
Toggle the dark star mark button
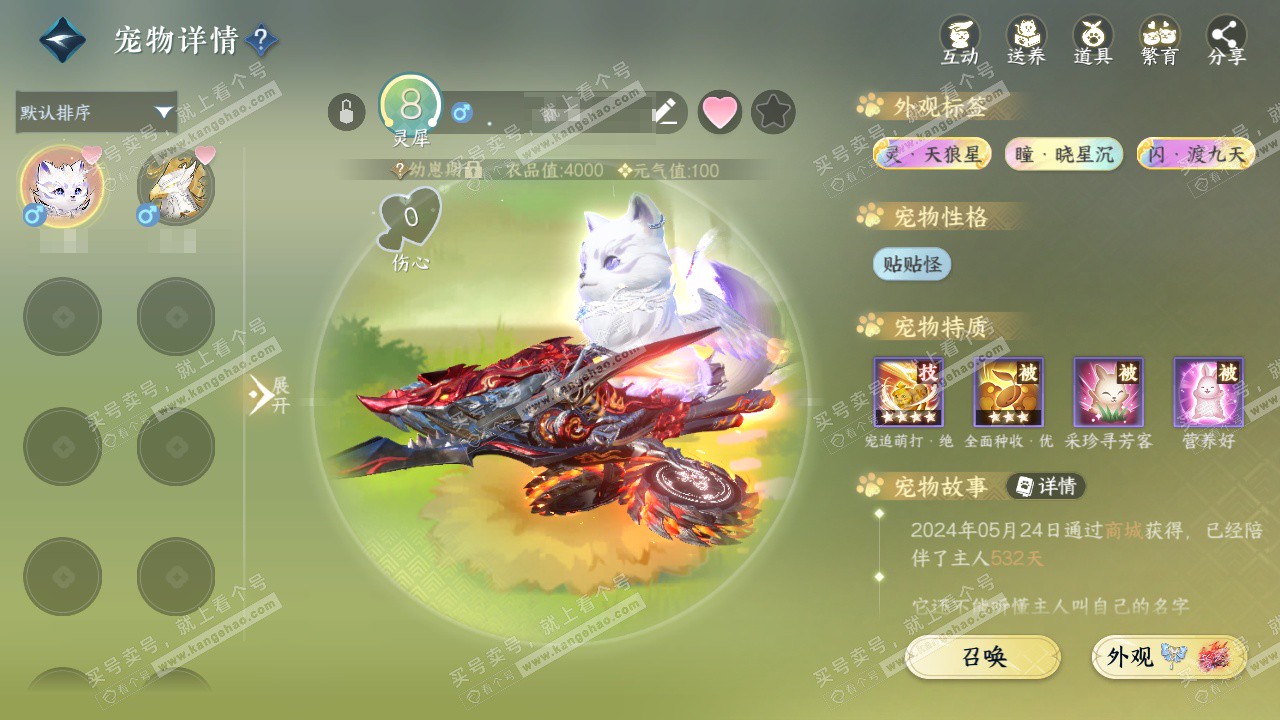773,112
